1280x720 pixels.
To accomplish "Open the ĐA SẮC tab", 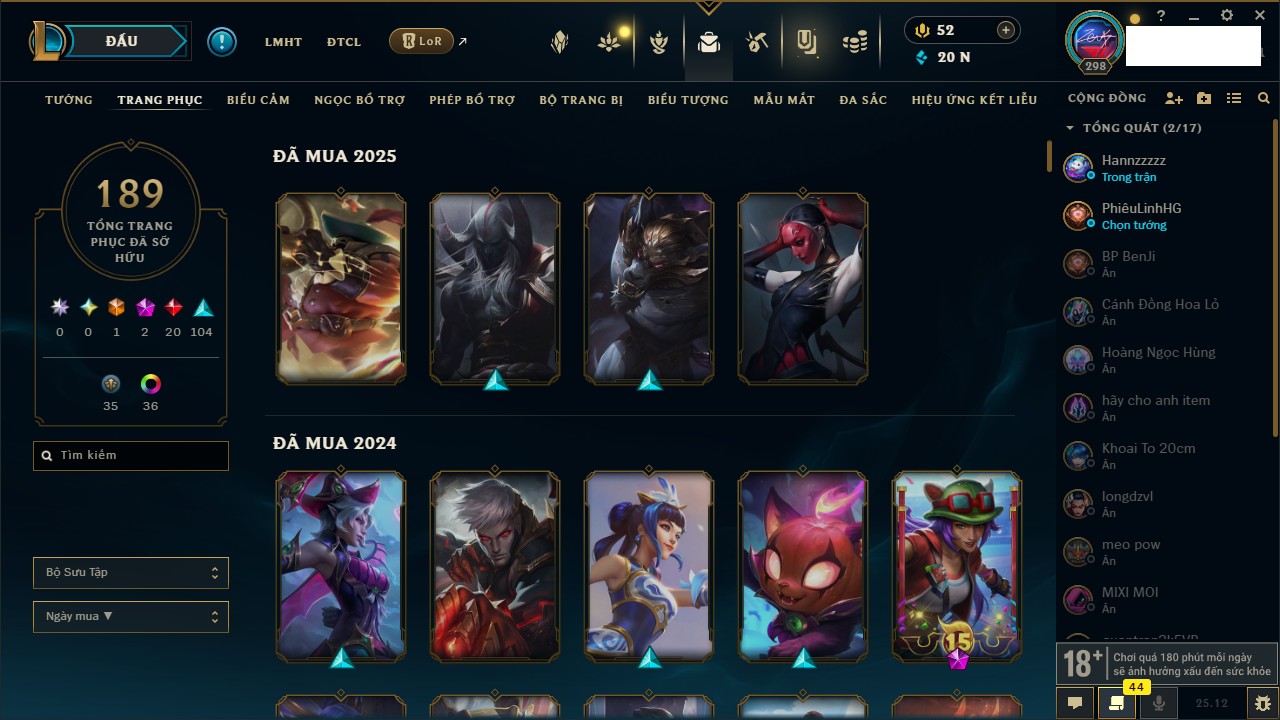I will click(863, 100).
